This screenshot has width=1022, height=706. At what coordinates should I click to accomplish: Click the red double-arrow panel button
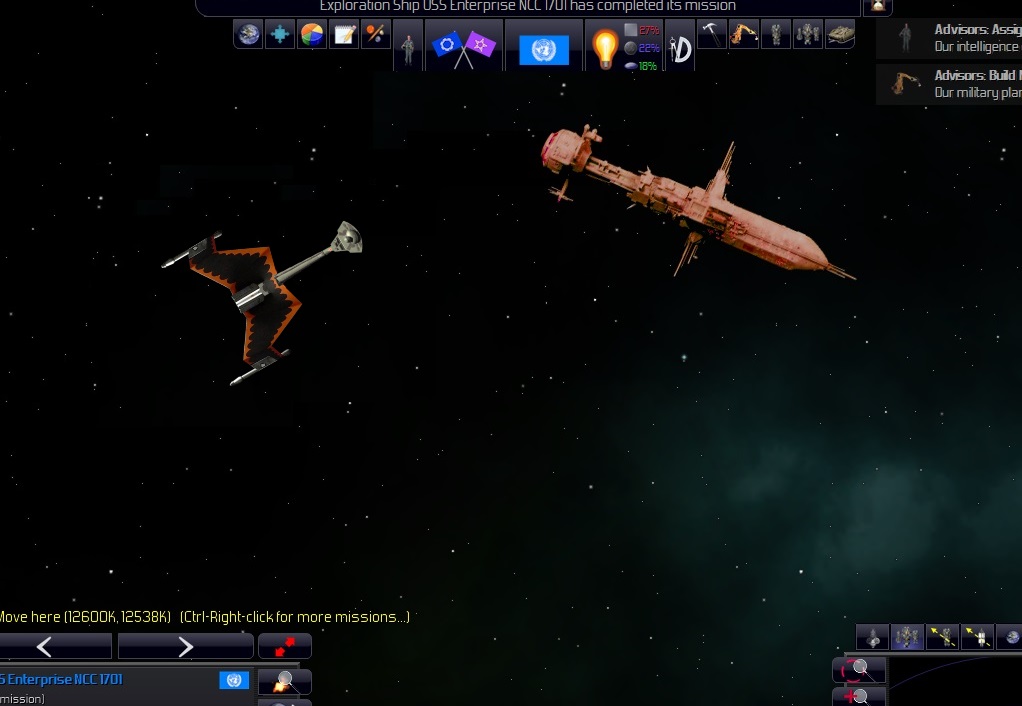[285, 646]
